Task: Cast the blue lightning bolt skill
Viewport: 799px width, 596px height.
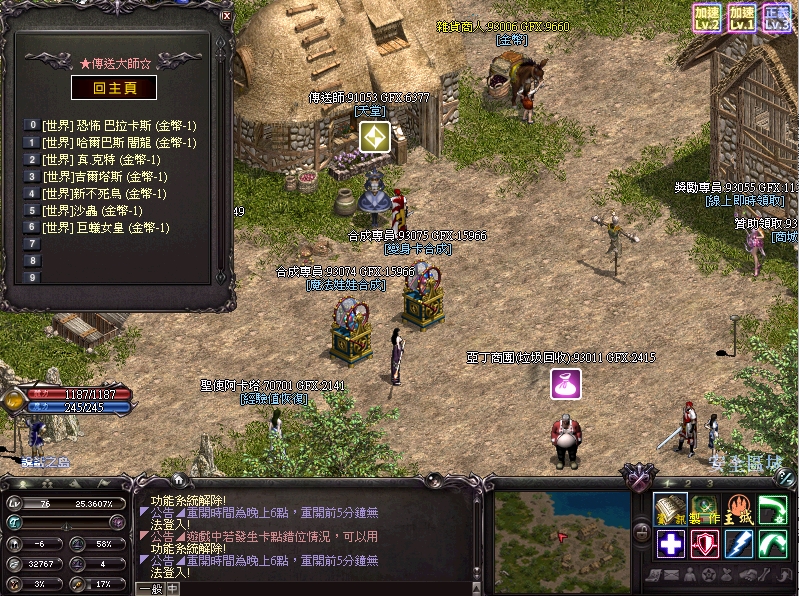Action: (739, 543)
